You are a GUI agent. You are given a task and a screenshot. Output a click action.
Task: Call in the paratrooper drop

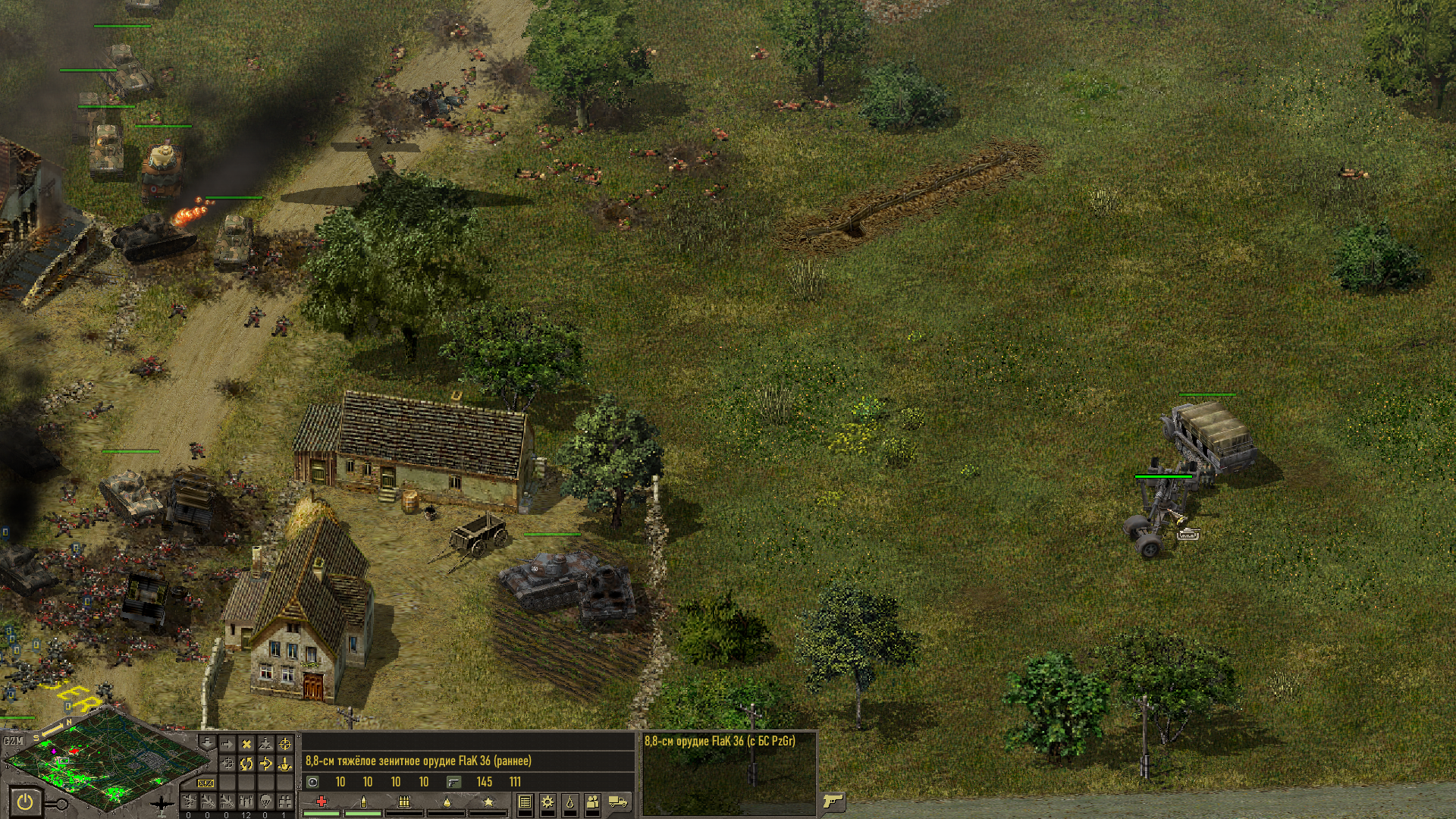point(266,801)
